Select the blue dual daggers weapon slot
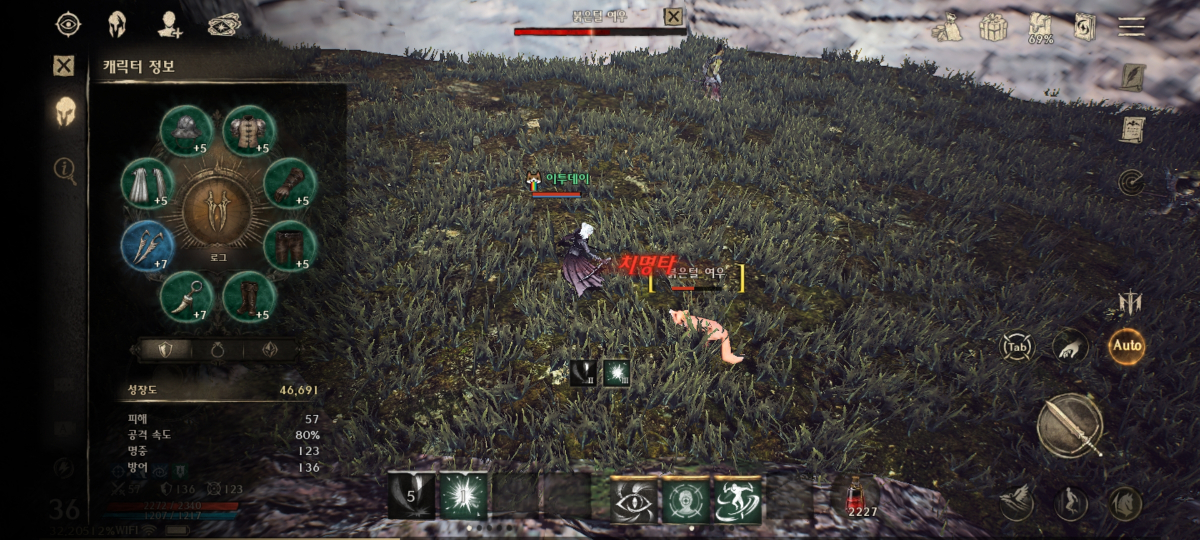This screenshot has width=1200, height=540. coord(148,246)
